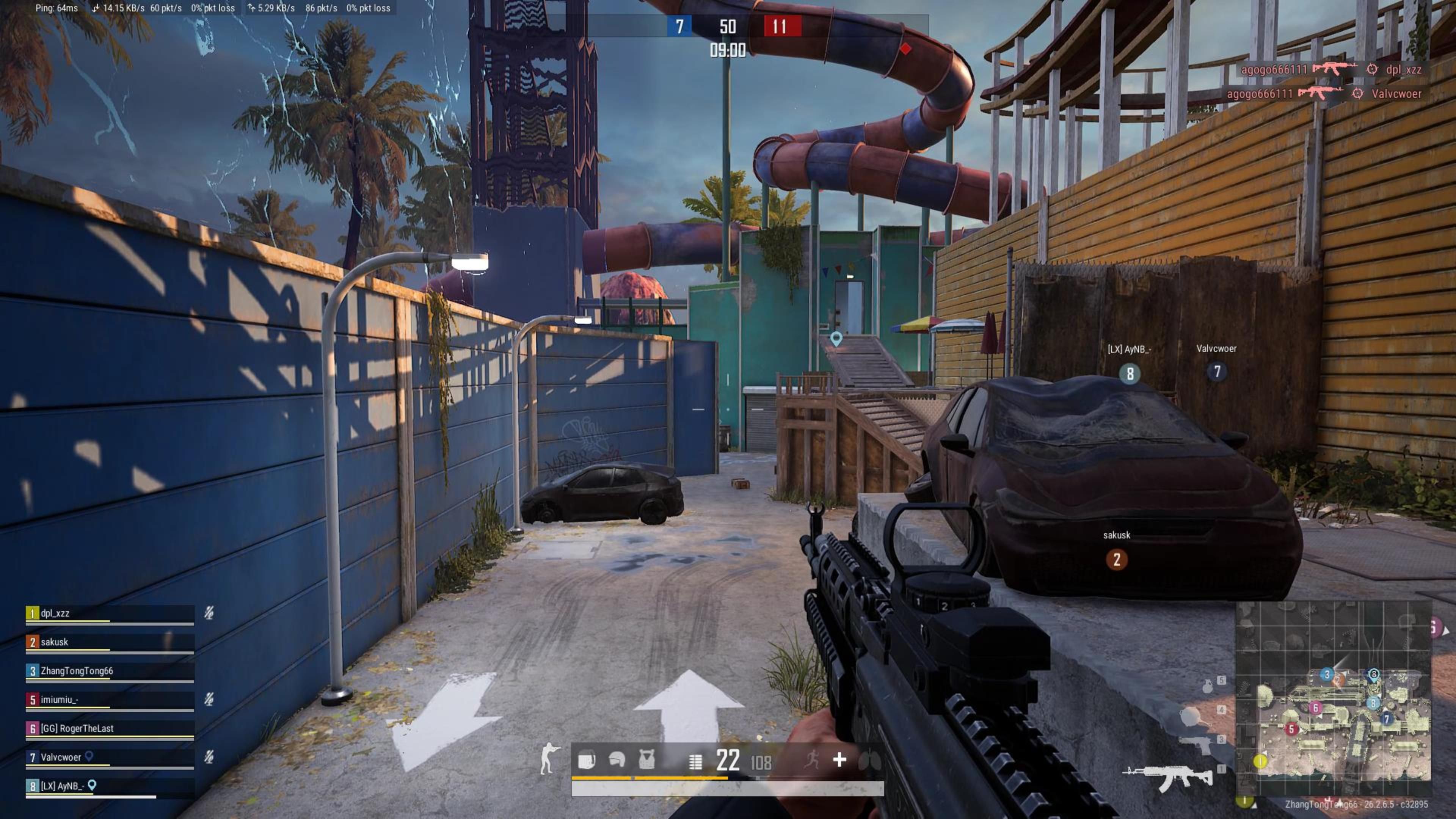This screenshot has width=1456, height=819.
Task: Click the map pin icon next to [LX] AyNB_-
Action: tap(92, 785)
